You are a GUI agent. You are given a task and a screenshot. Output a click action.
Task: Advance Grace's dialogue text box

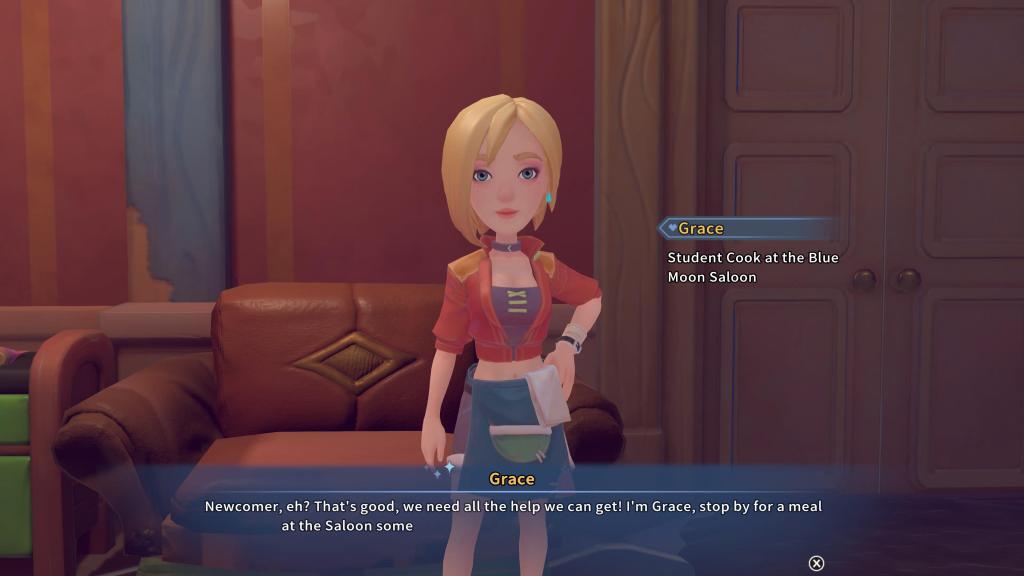[816, 563]
